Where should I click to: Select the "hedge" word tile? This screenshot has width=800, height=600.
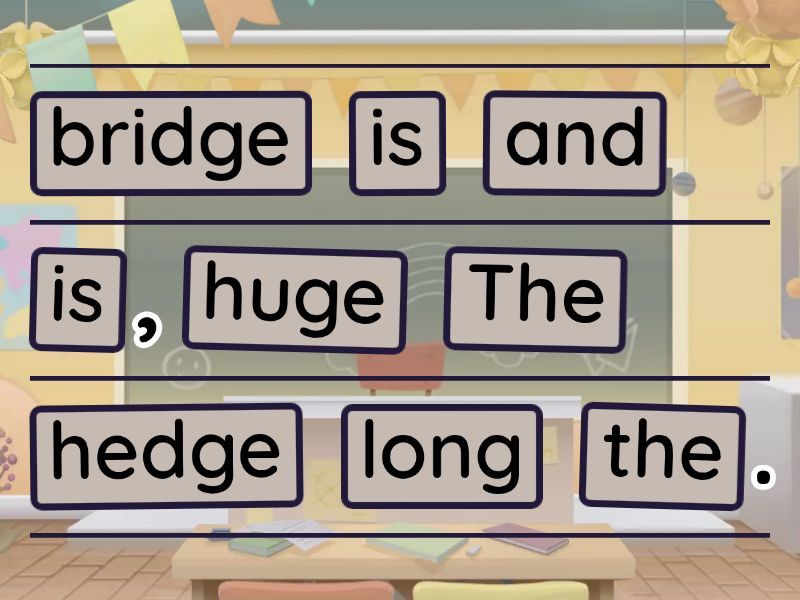166,455
